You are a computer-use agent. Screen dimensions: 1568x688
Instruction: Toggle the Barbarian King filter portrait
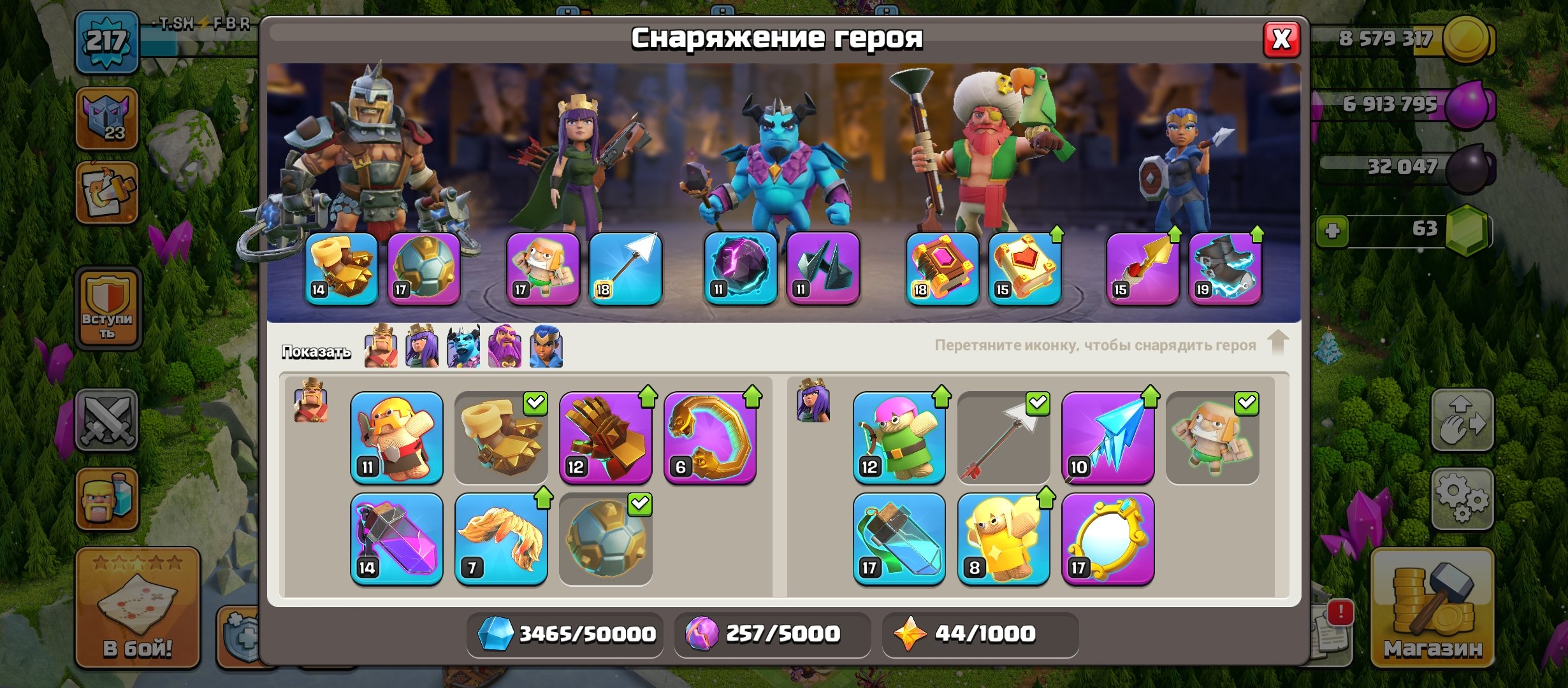click(x=381, y=349)
